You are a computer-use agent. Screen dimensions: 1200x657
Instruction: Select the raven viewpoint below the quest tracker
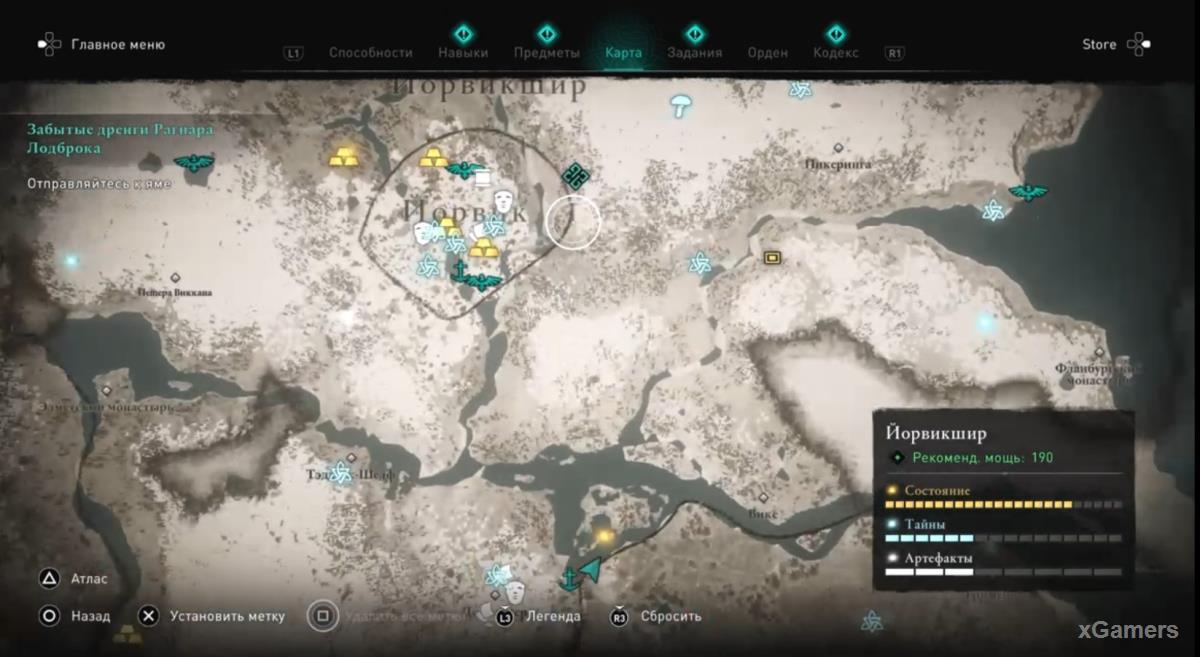click(192, 162)
